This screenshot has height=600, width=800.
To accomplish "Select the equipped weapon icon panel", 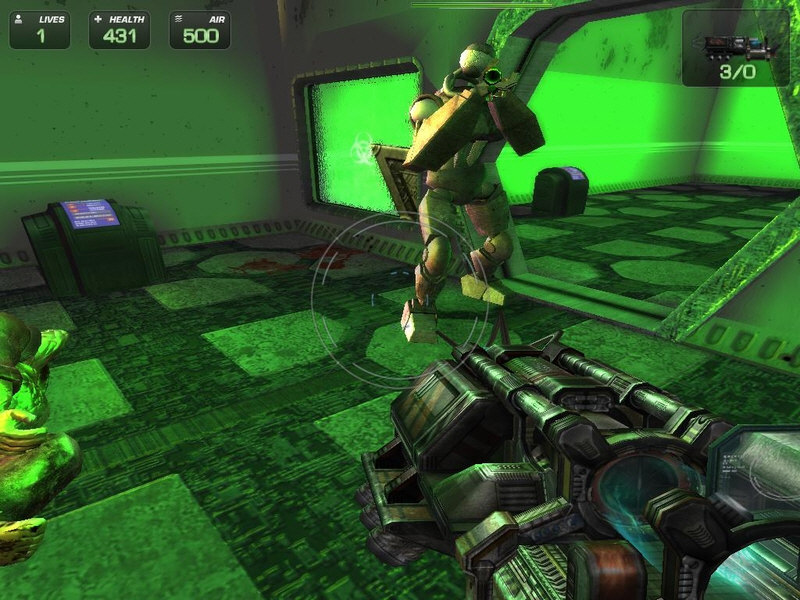I will [x=735, y=47].
